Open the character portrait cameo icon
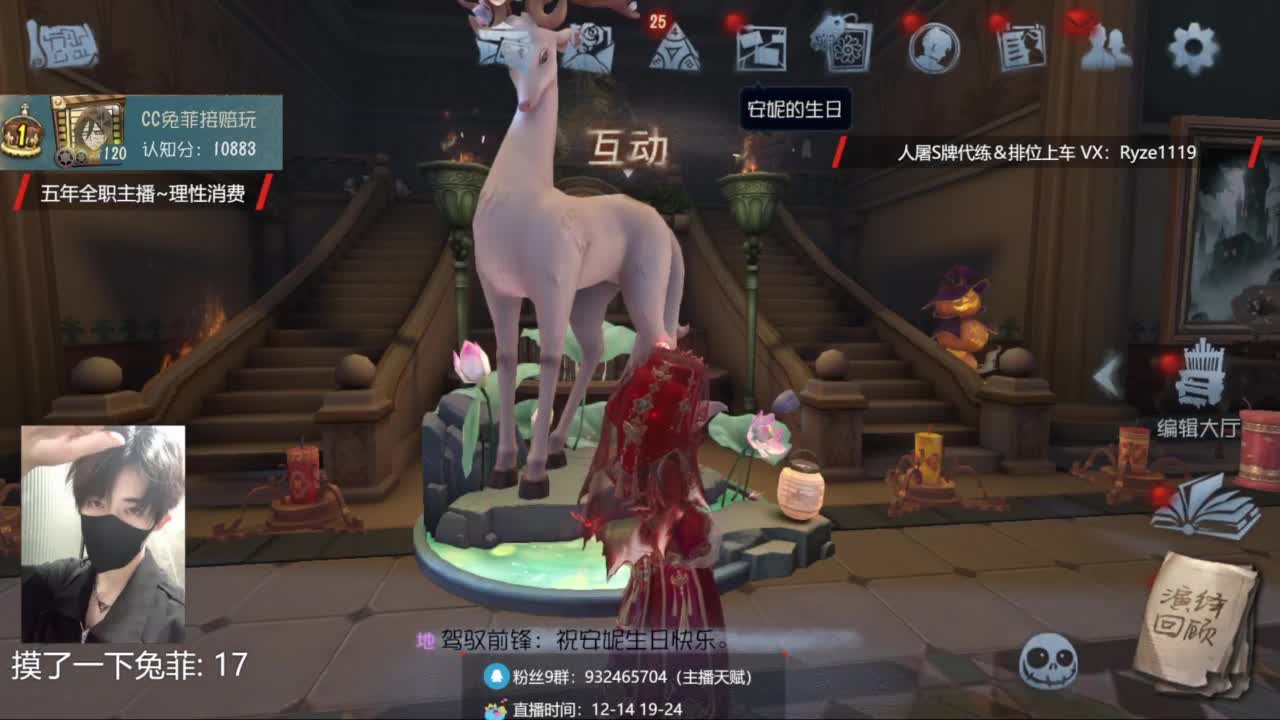The width and height of the screenshot is (1280, 720). tap(936, 45)
